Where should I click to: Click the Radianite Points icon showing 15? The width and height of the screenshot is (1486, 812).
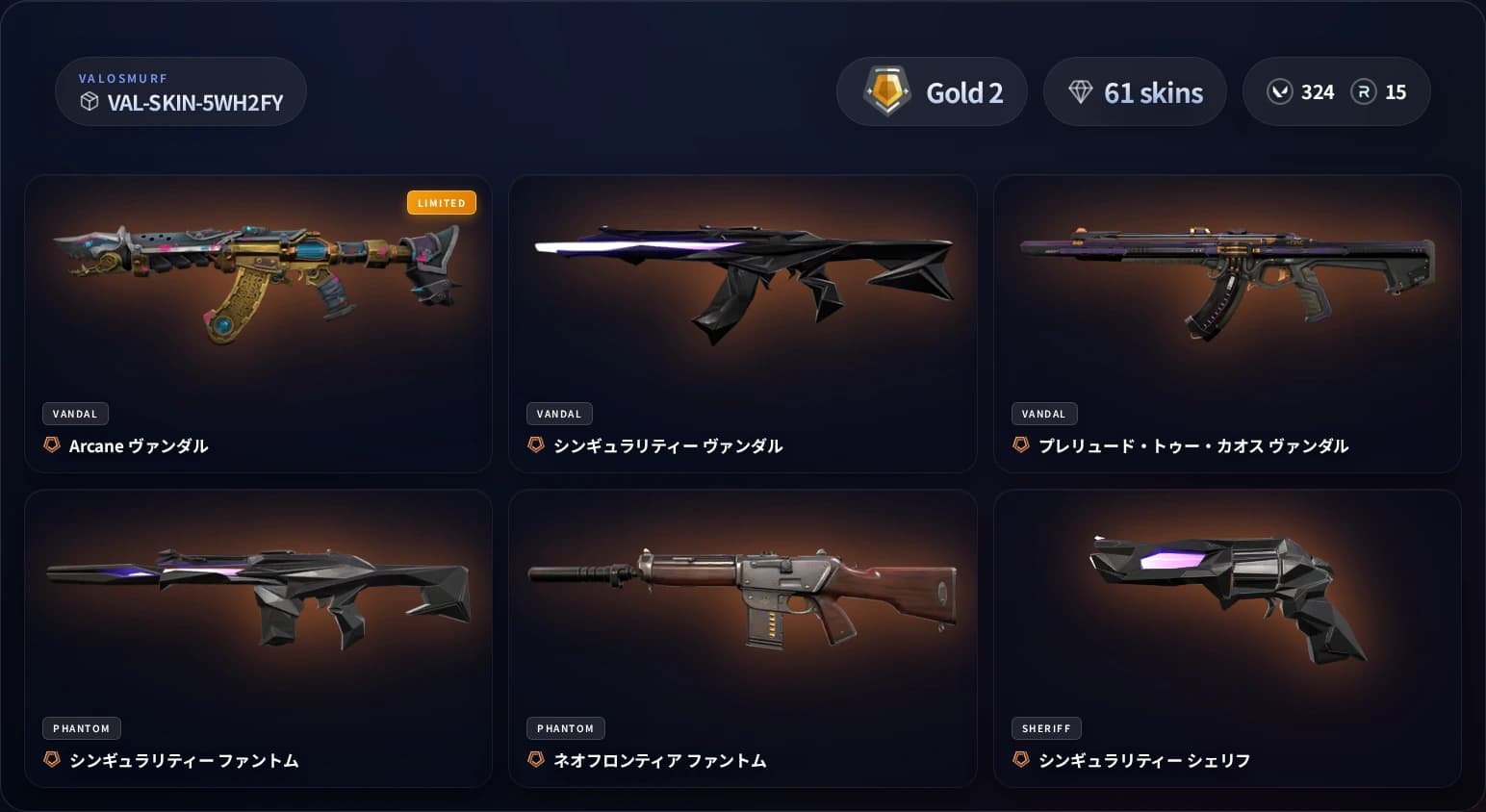click(x=1365, y=91)
